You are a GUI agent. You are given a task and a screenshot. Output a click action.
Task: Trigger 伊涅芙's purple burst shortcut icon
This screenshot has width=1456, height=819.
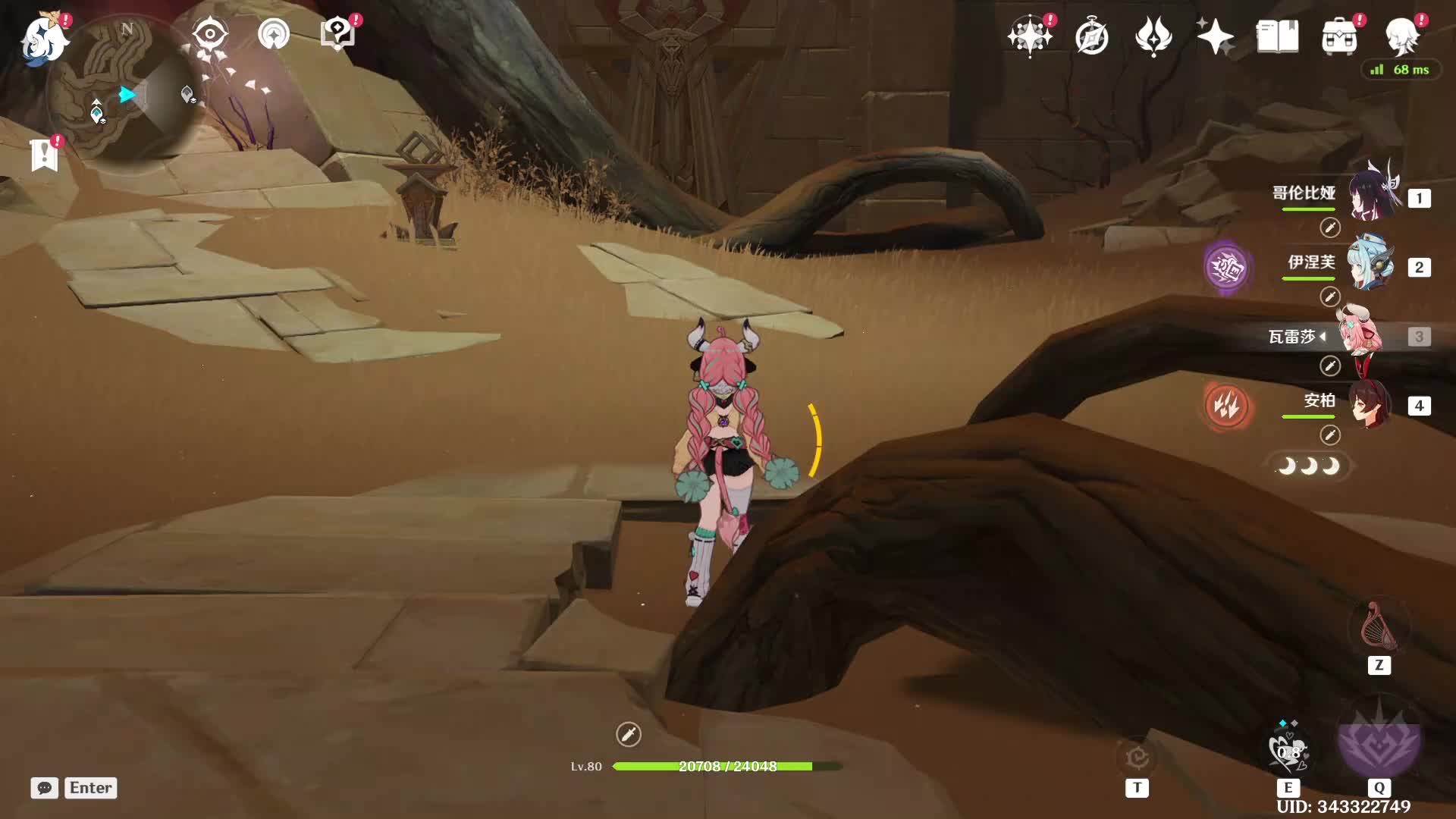(x=1226, y=267)
